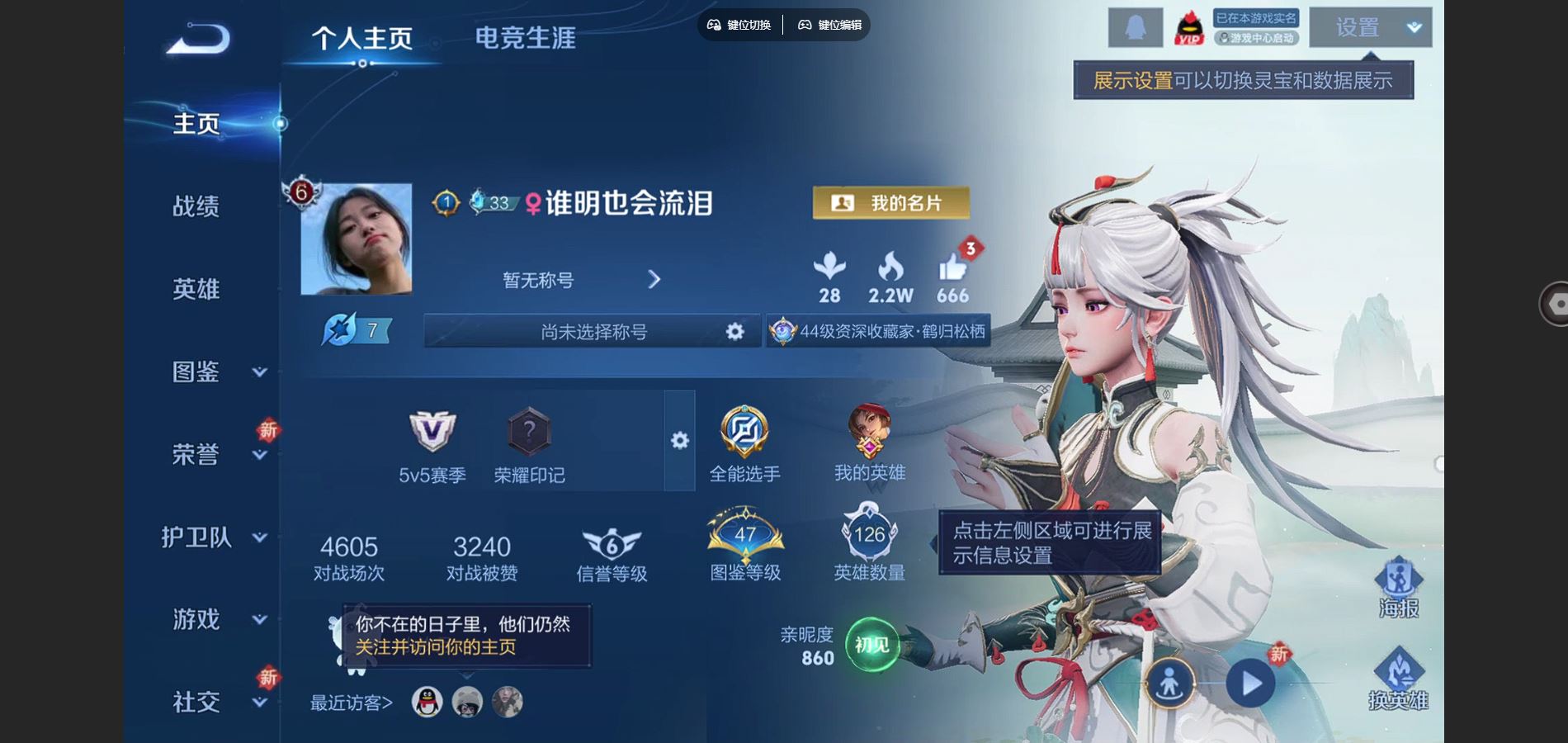Play the hero showcase animation
The image size is (1568, 743).
(x=1250, y=684)
